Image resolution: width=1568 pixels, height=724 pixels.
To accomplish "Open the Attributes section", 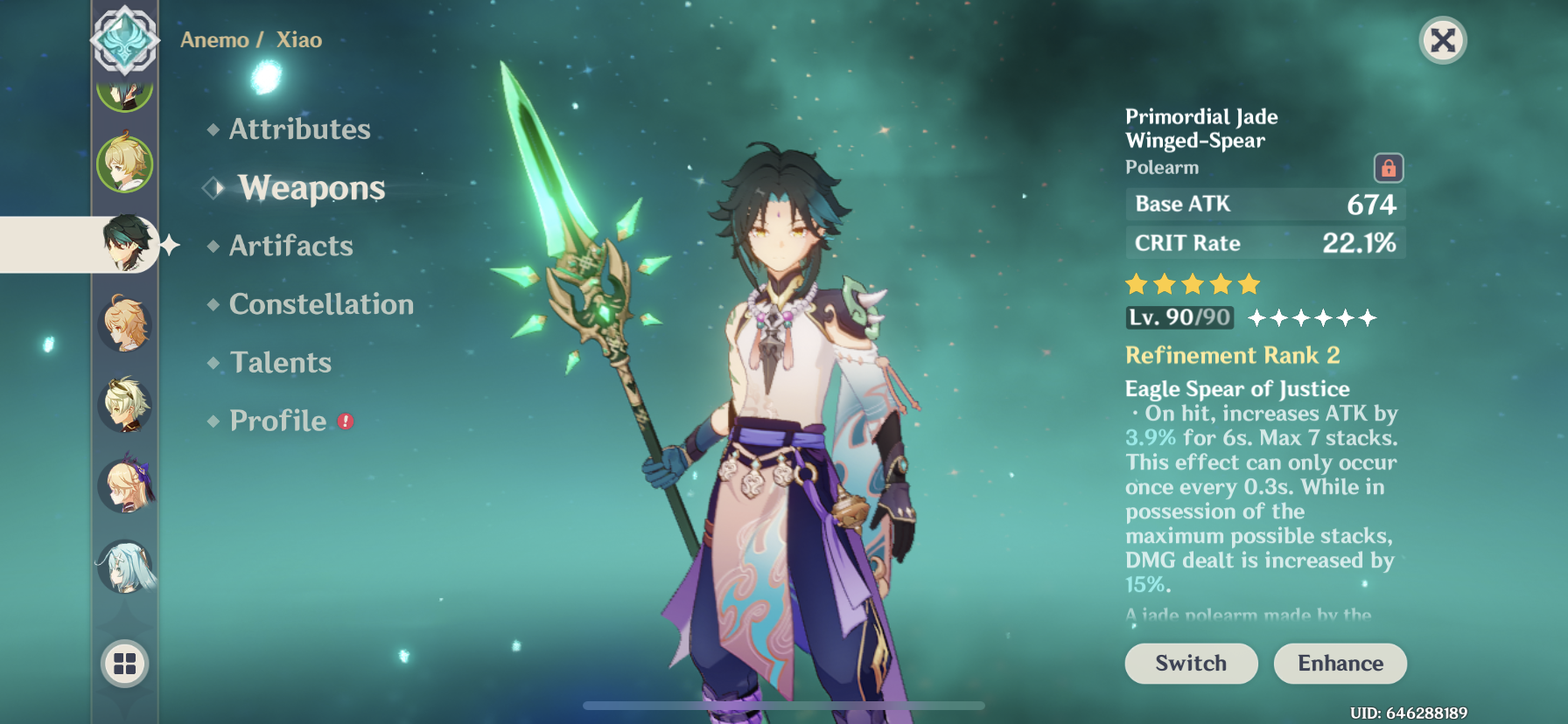I will point(298,129).
